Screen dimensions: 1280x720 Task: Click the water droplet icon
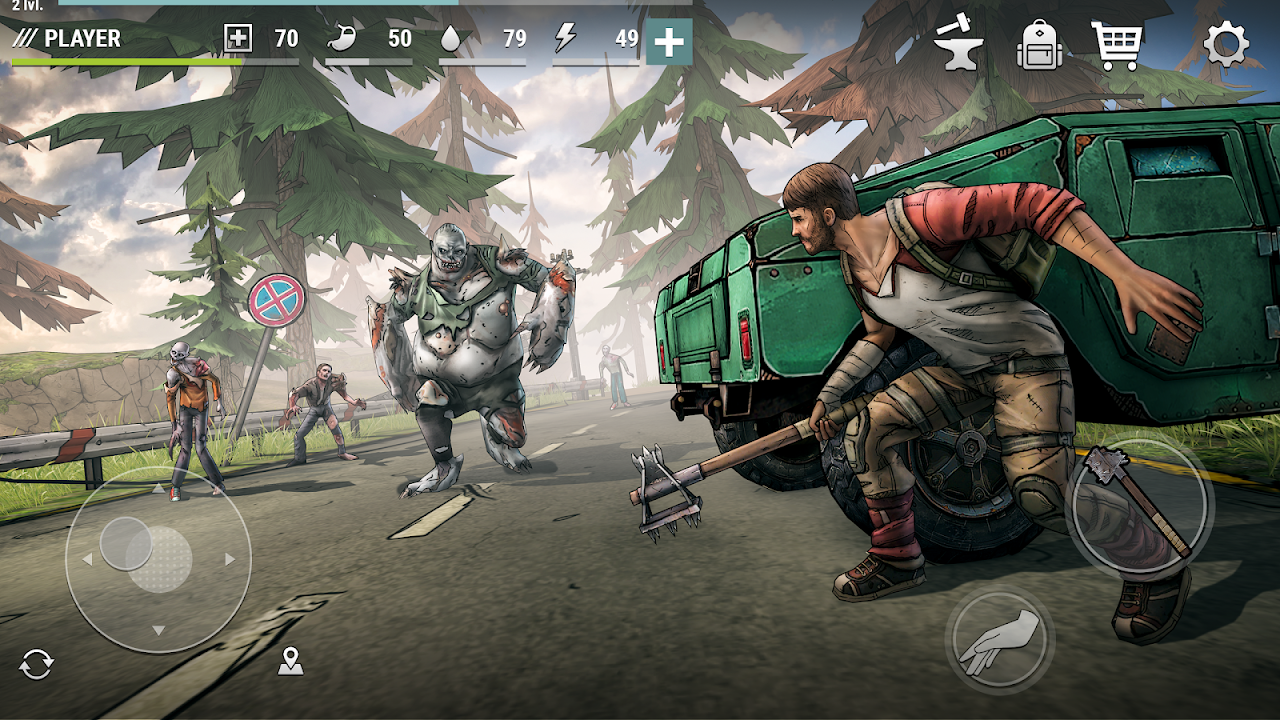pos(452,40)
